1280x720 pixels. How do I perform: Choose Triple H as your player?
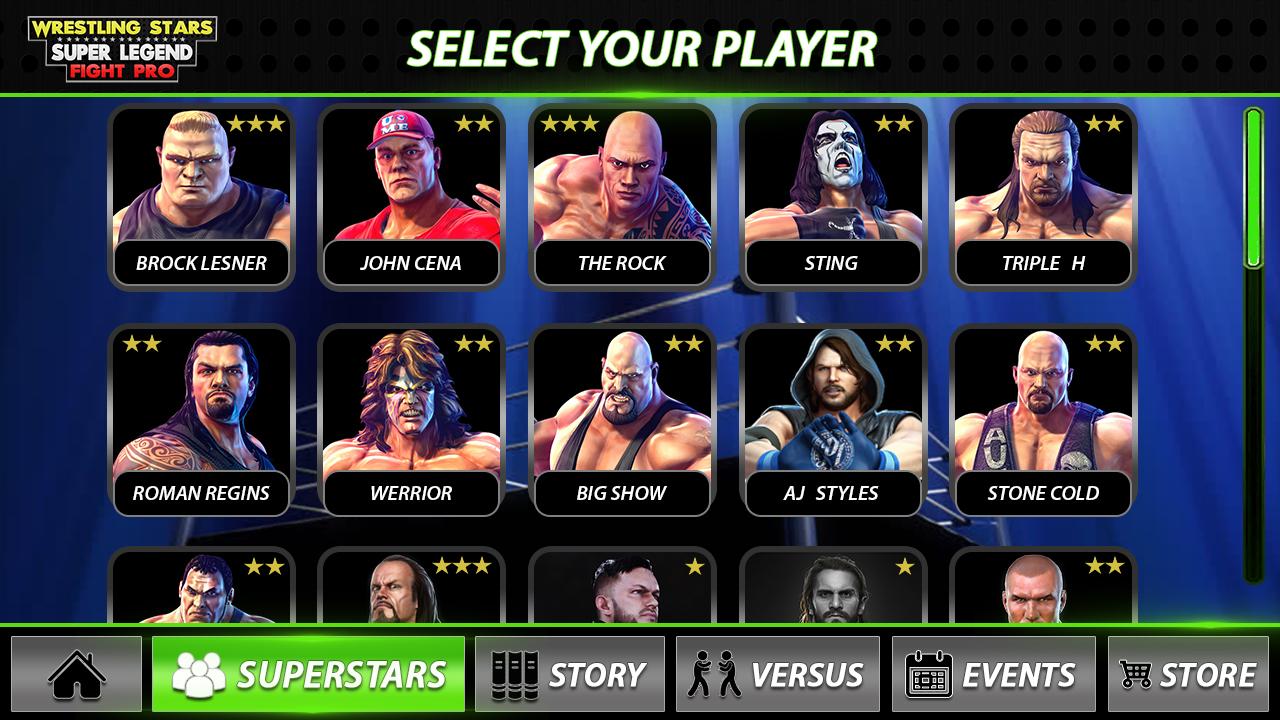click(x=1043, y=197)
